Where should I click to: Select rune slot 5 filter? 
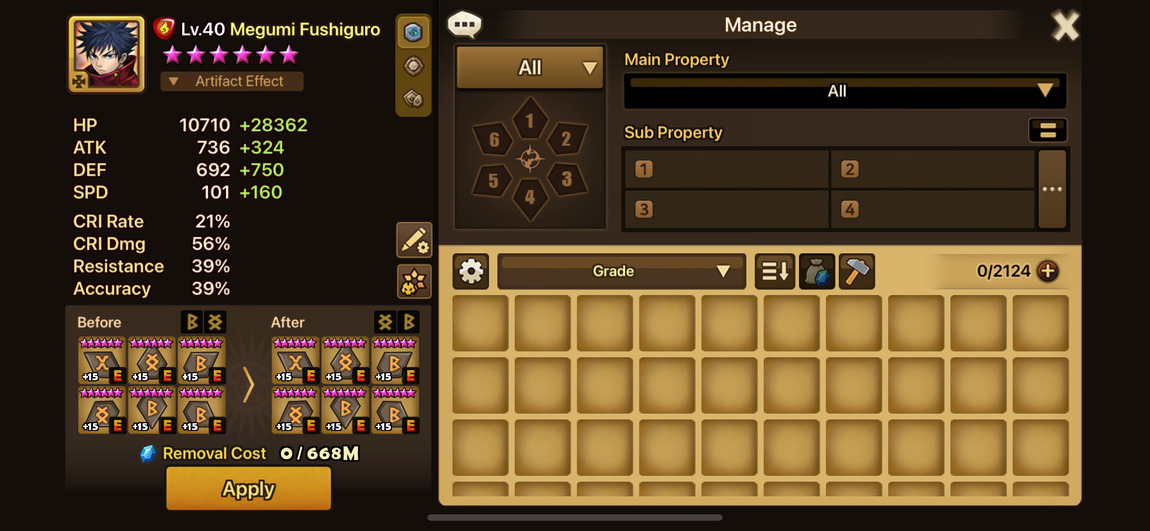[x=494, y=180]
